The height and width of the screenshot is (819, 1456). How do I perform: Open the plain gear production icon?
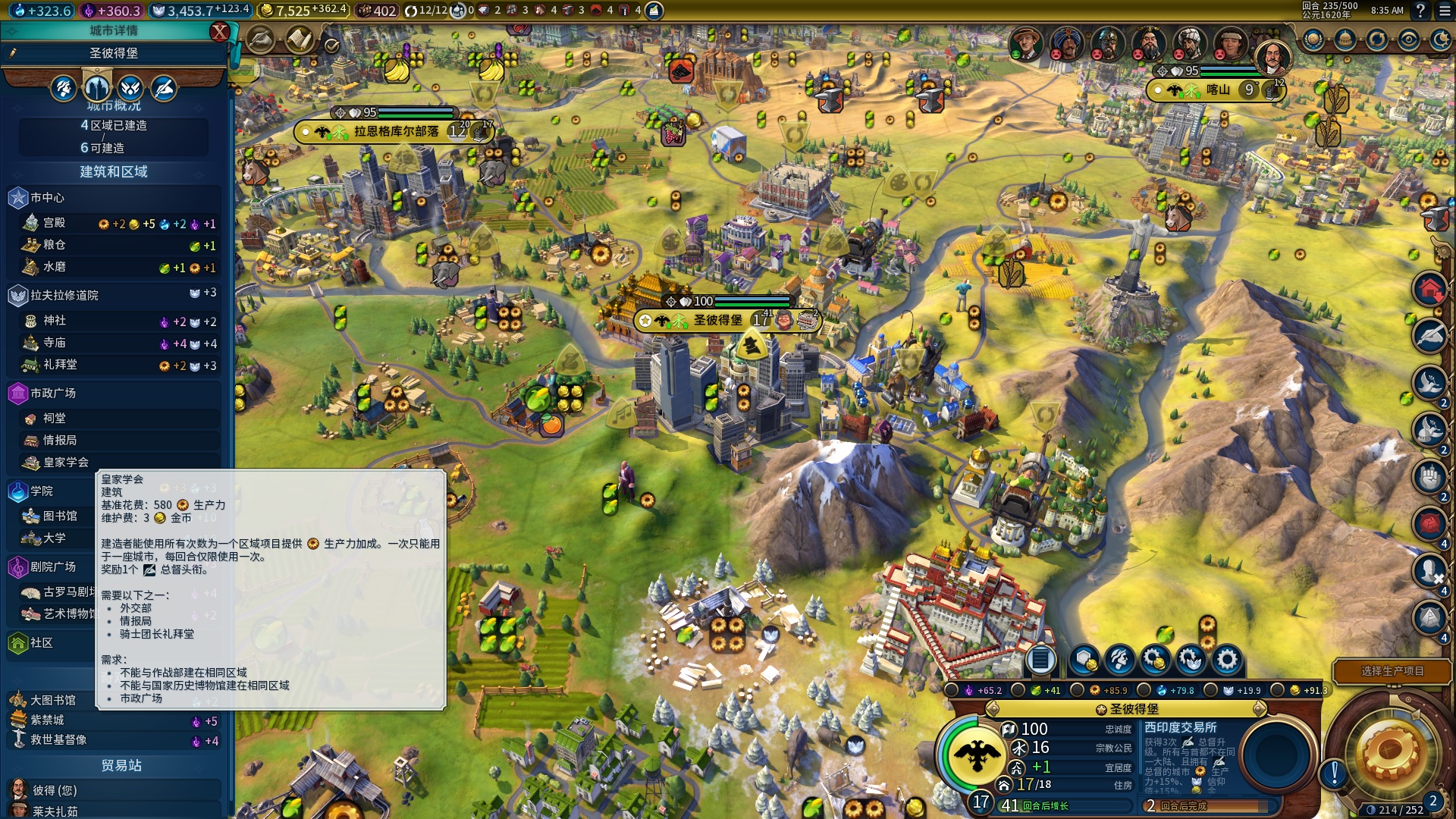pos(1226,660)
